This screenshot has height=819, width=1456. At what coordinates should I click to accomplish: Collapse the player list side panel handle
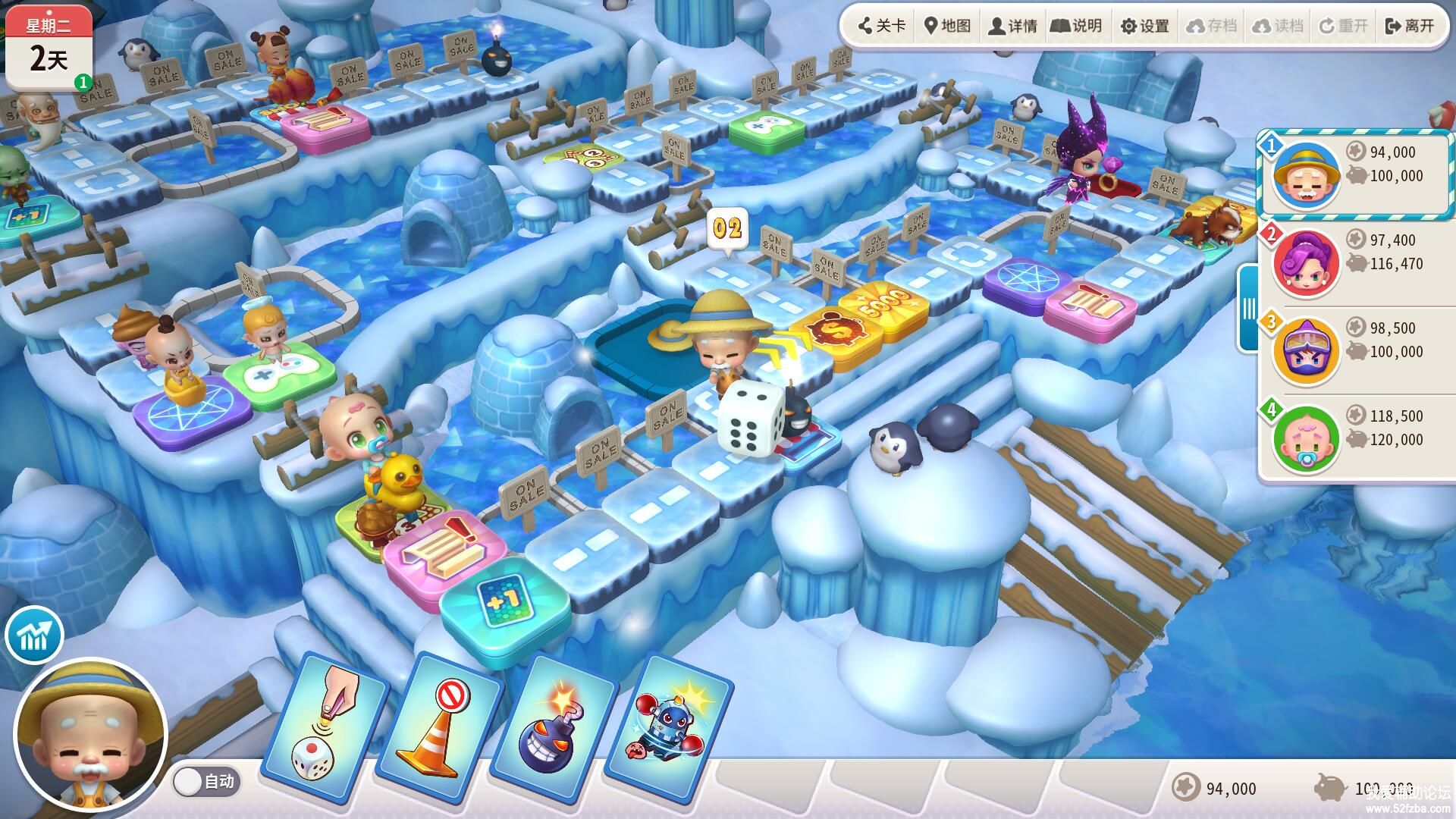(1248, 308)
